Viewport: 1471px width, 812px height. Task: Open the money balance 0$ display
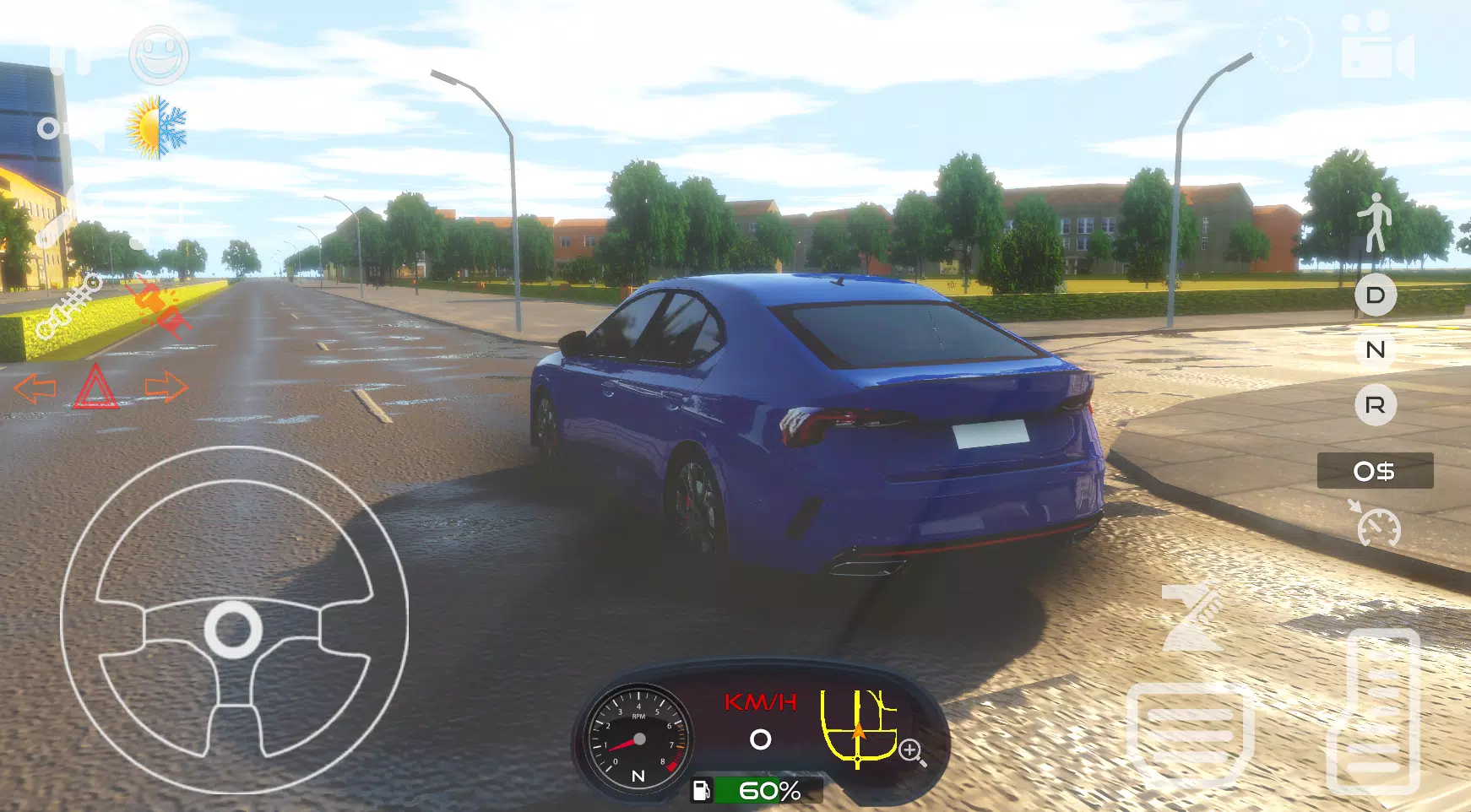[1375, 473]
